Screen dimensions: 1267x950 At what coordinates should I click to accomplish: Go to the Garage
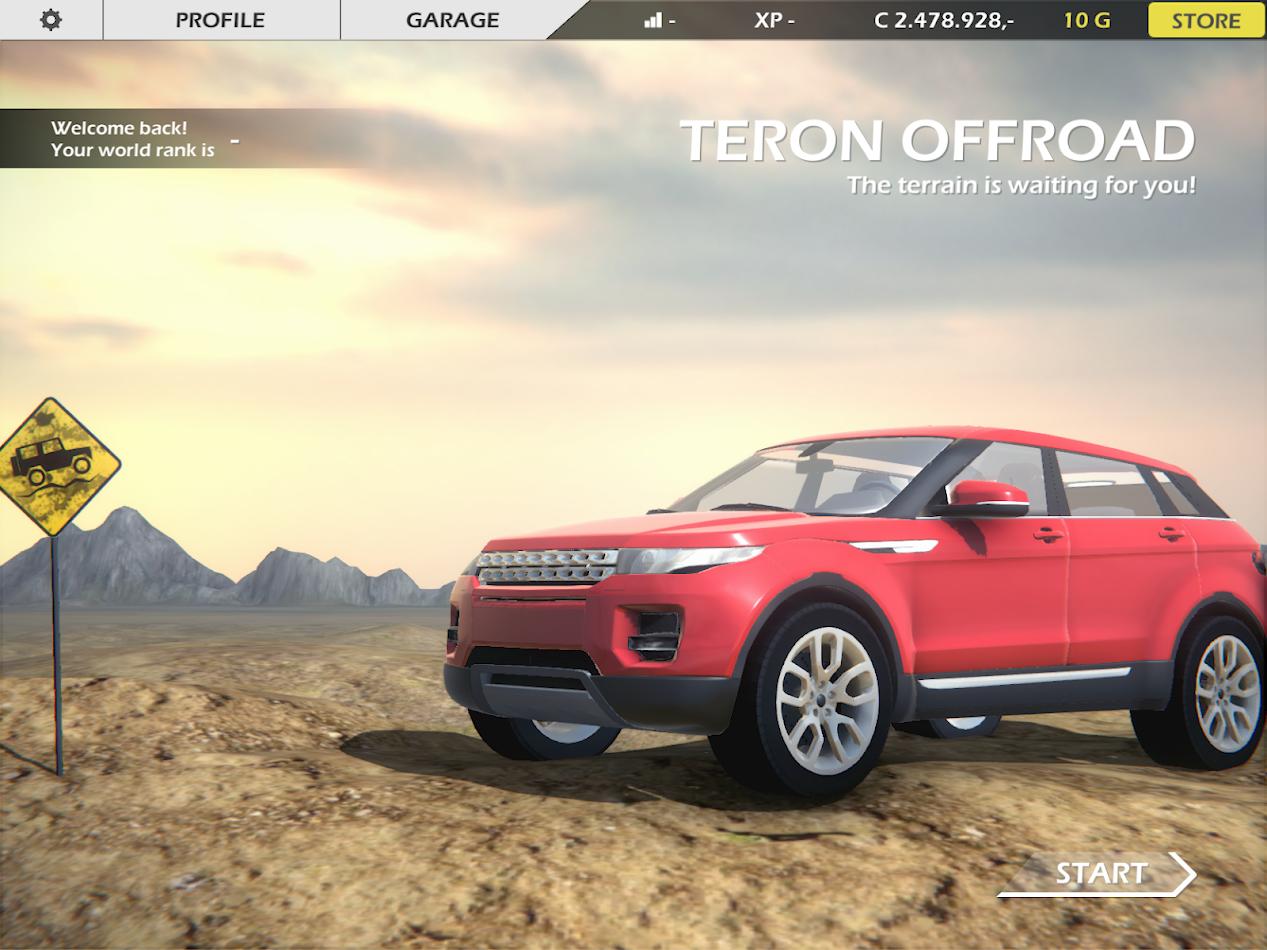click(452, 20)
